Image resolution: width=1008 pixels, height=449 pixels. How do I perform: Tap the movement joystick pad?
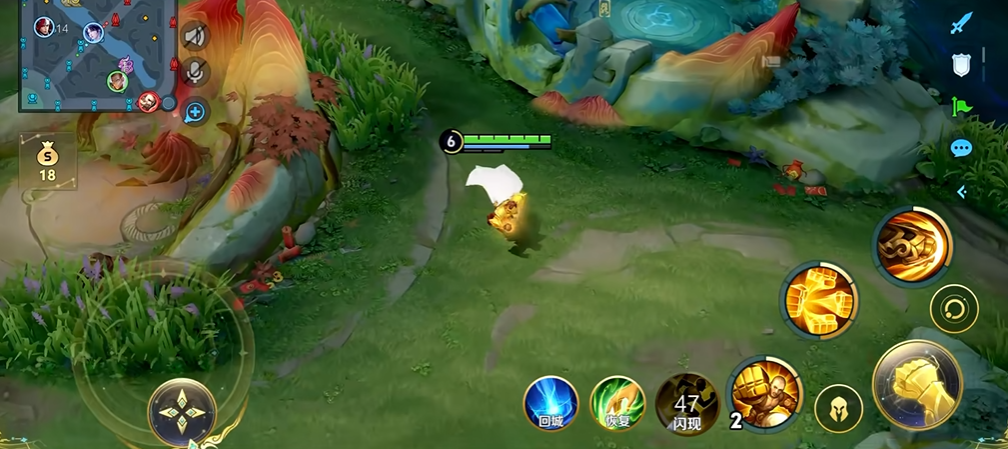[x=181, y=412]
